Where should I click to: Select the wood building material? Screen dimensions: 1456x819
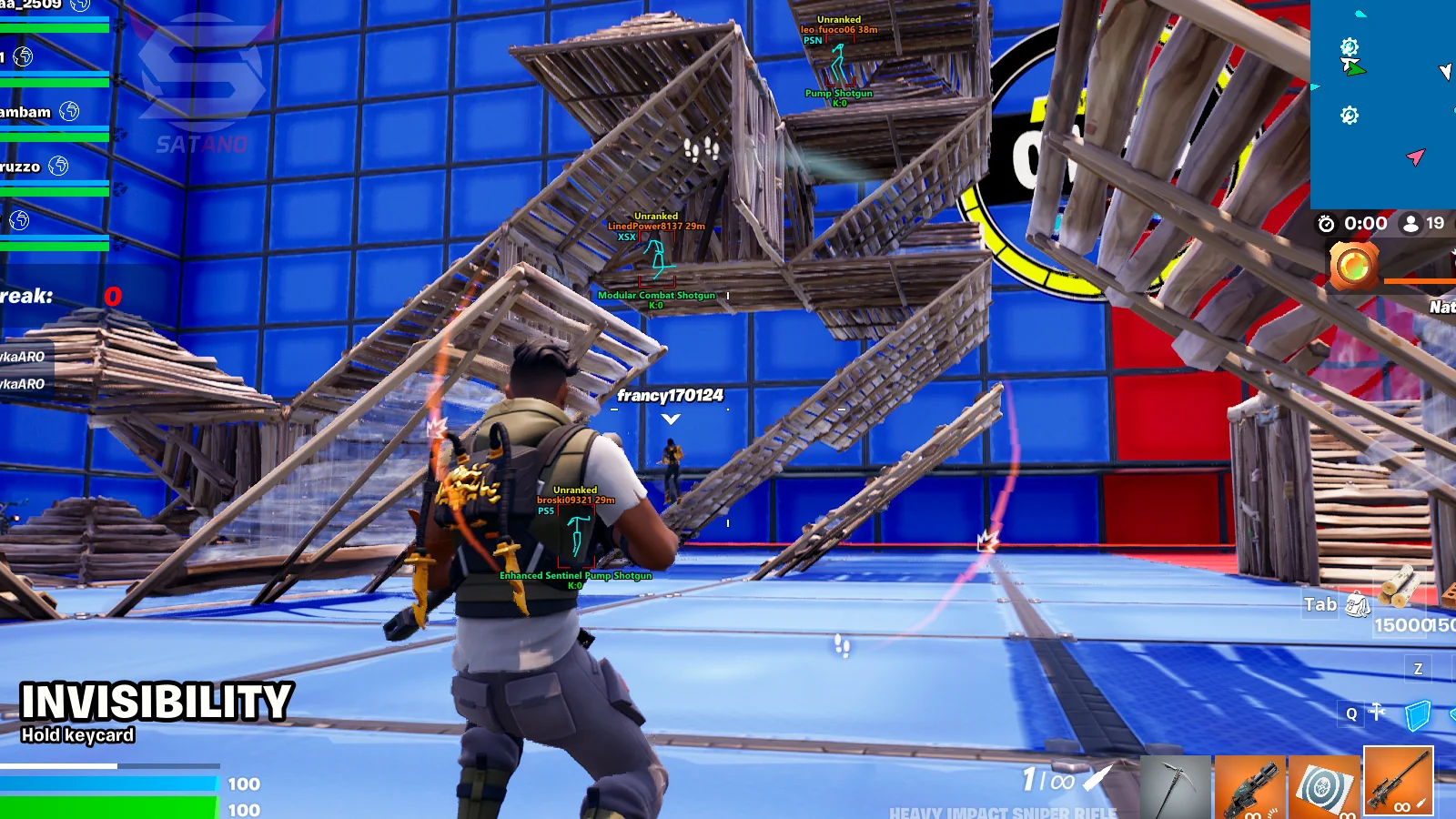(x=1399, y=587)
